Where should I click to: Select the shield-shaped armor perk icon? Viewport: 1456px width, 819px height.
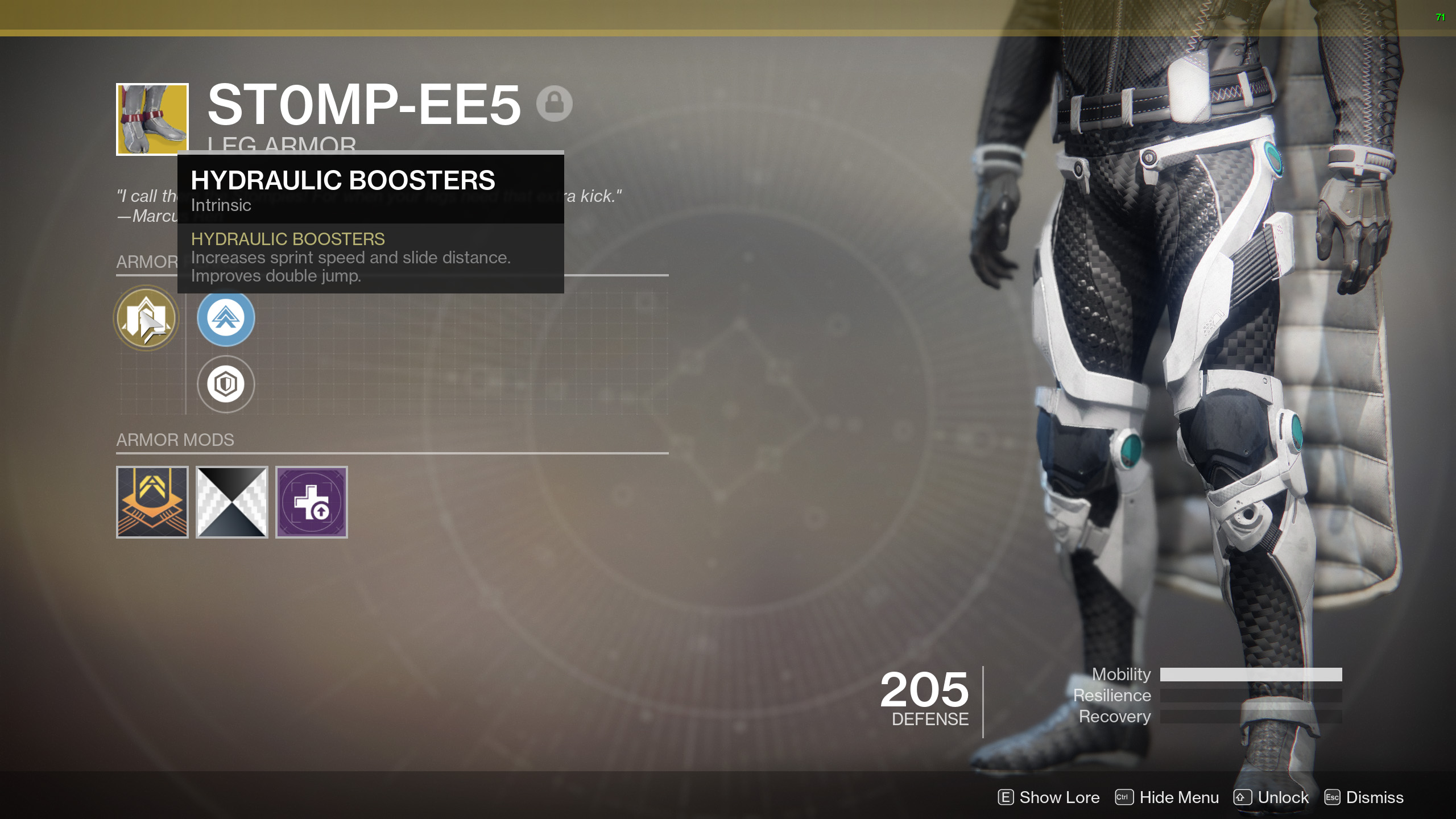225,384
